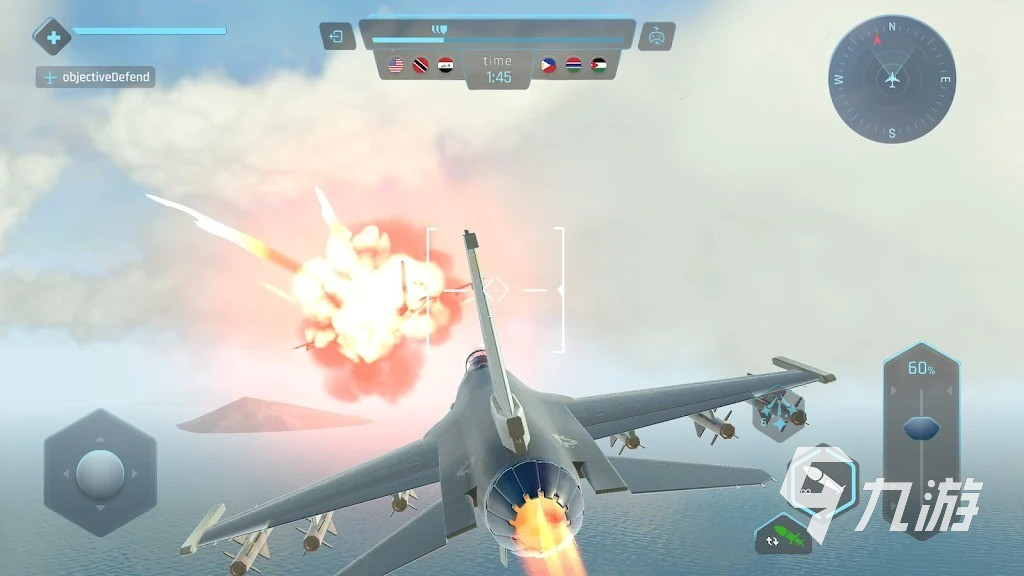Select the objectiveDefend tracker
Viewport: 1024px width, 576px height.
pos(96,77)
